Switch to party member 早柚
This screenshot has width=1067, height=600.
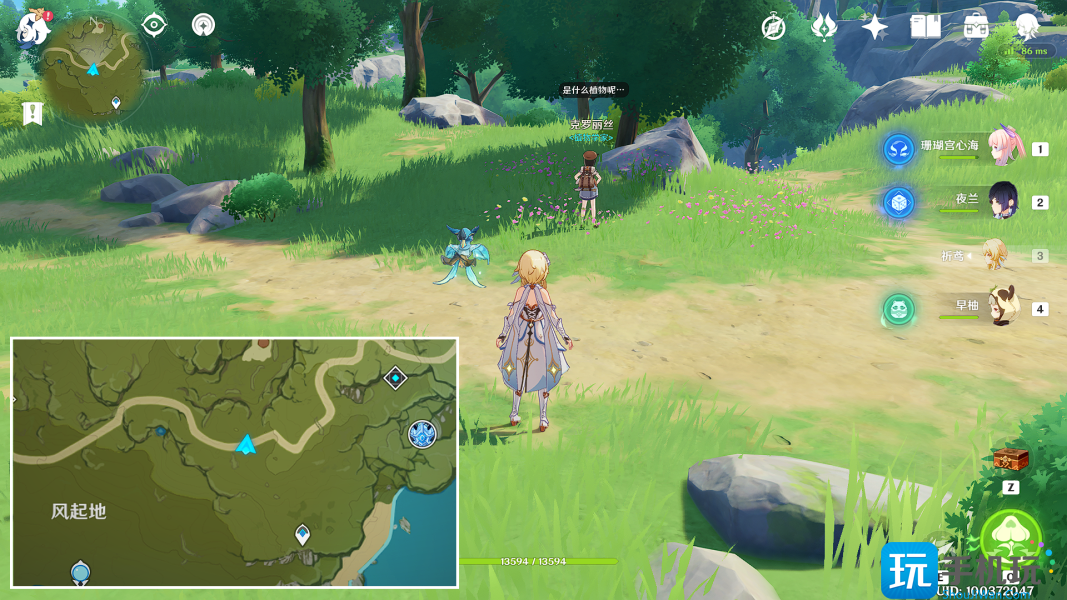[x=1004, y=307]
